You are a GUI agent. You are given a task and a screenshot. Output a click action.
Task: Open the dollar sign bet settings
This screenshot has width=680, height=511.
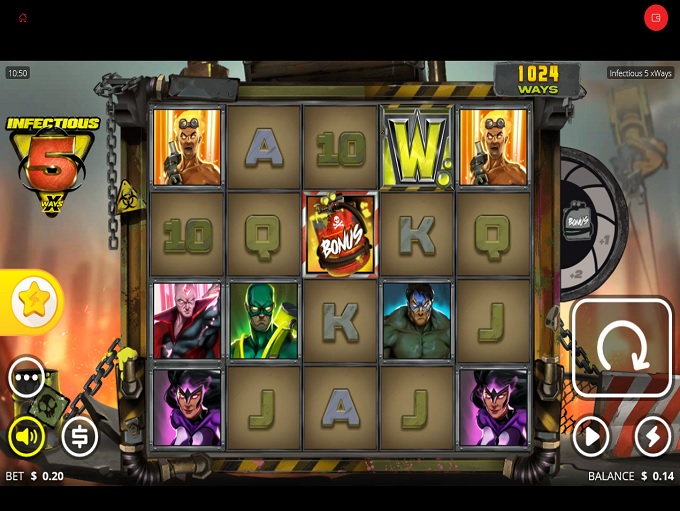pyautogui.click(x=80, y=436)
